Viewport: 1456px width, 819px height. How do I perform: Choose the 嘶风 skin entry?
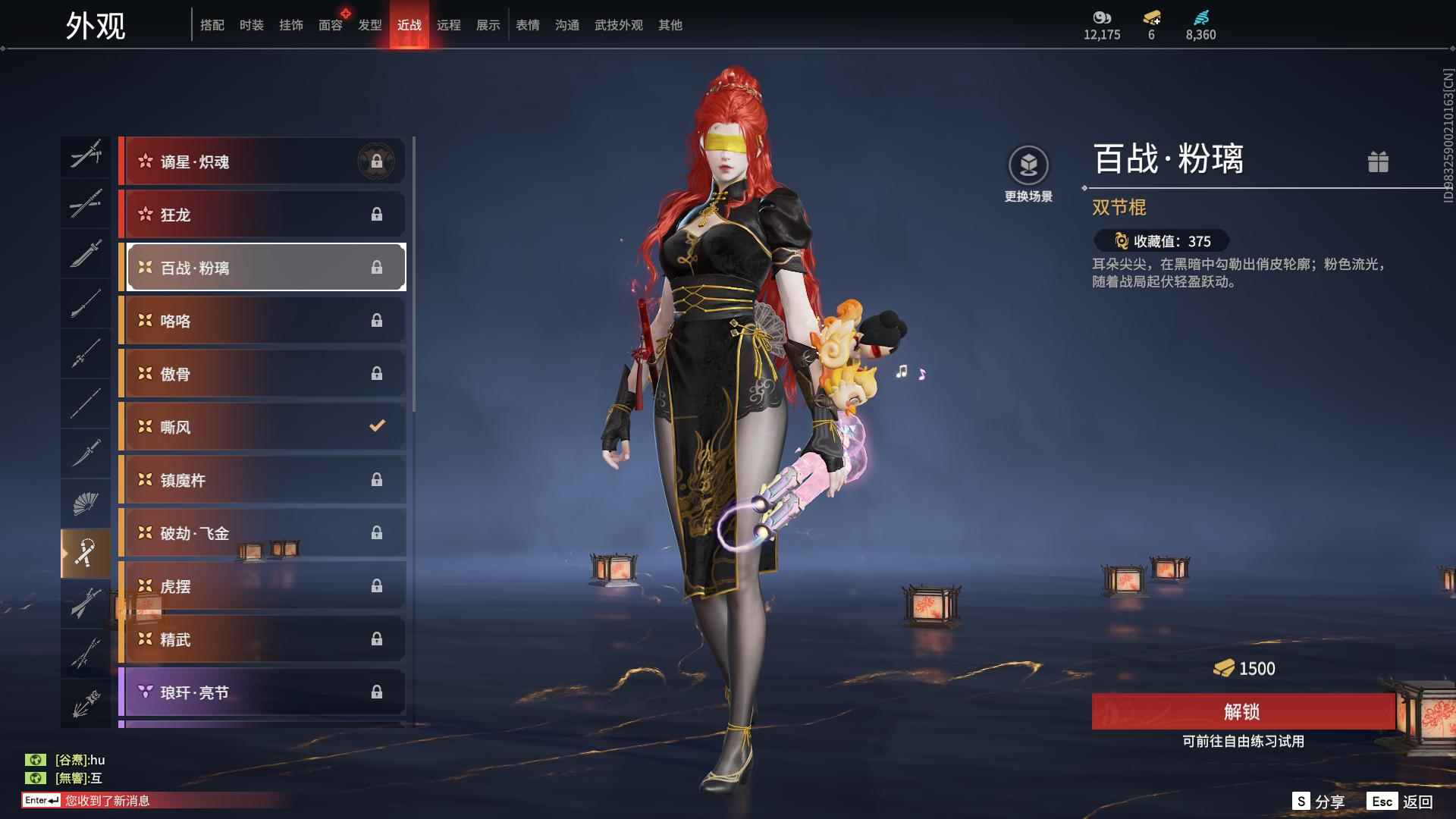coord(262,427)
